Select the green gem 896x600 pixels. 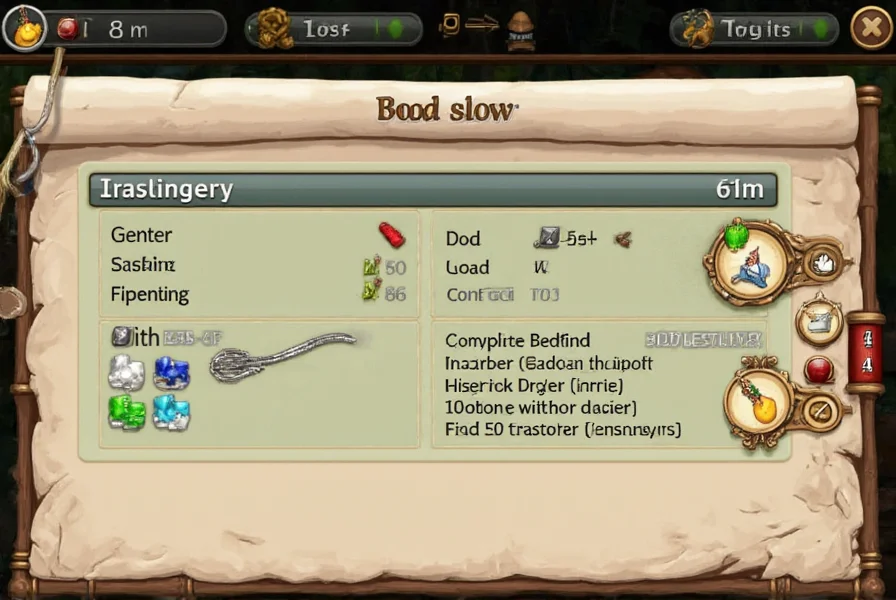(126, 411)
